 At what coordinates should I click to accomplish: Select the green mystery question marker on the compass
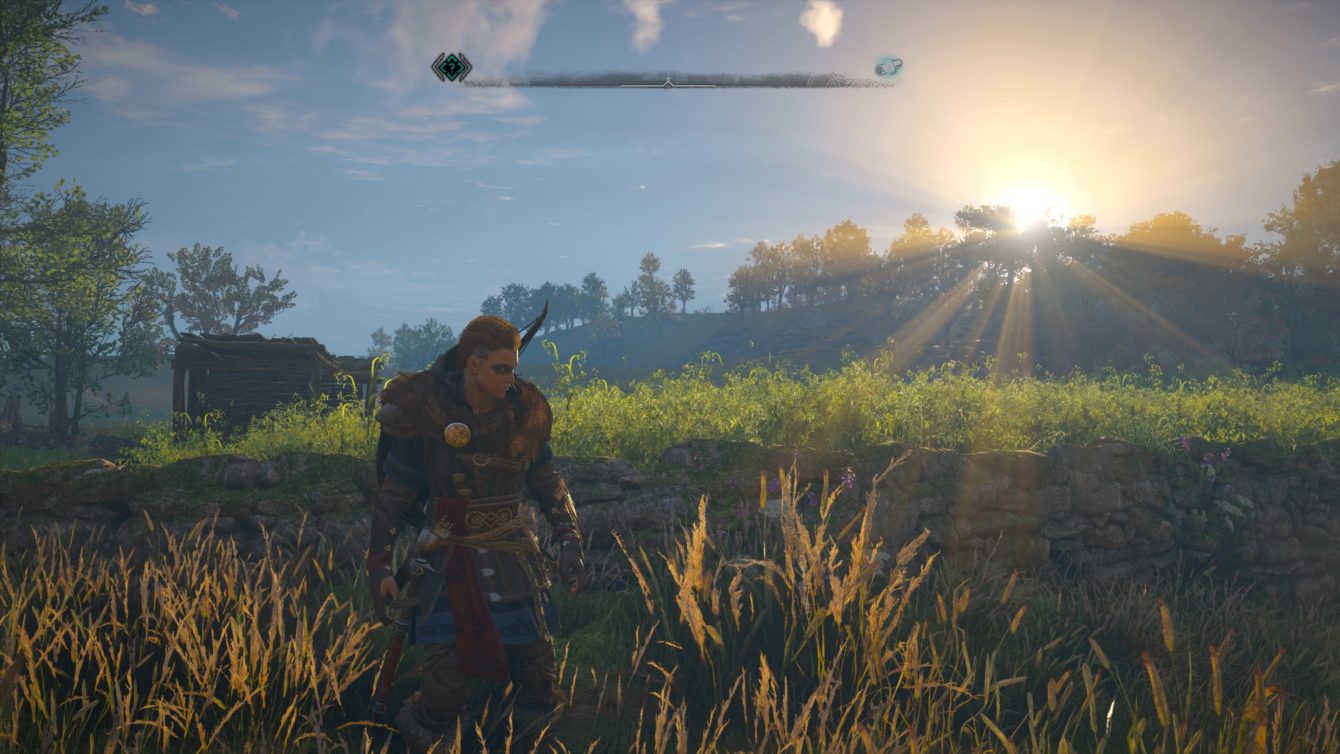pos(450,66)
